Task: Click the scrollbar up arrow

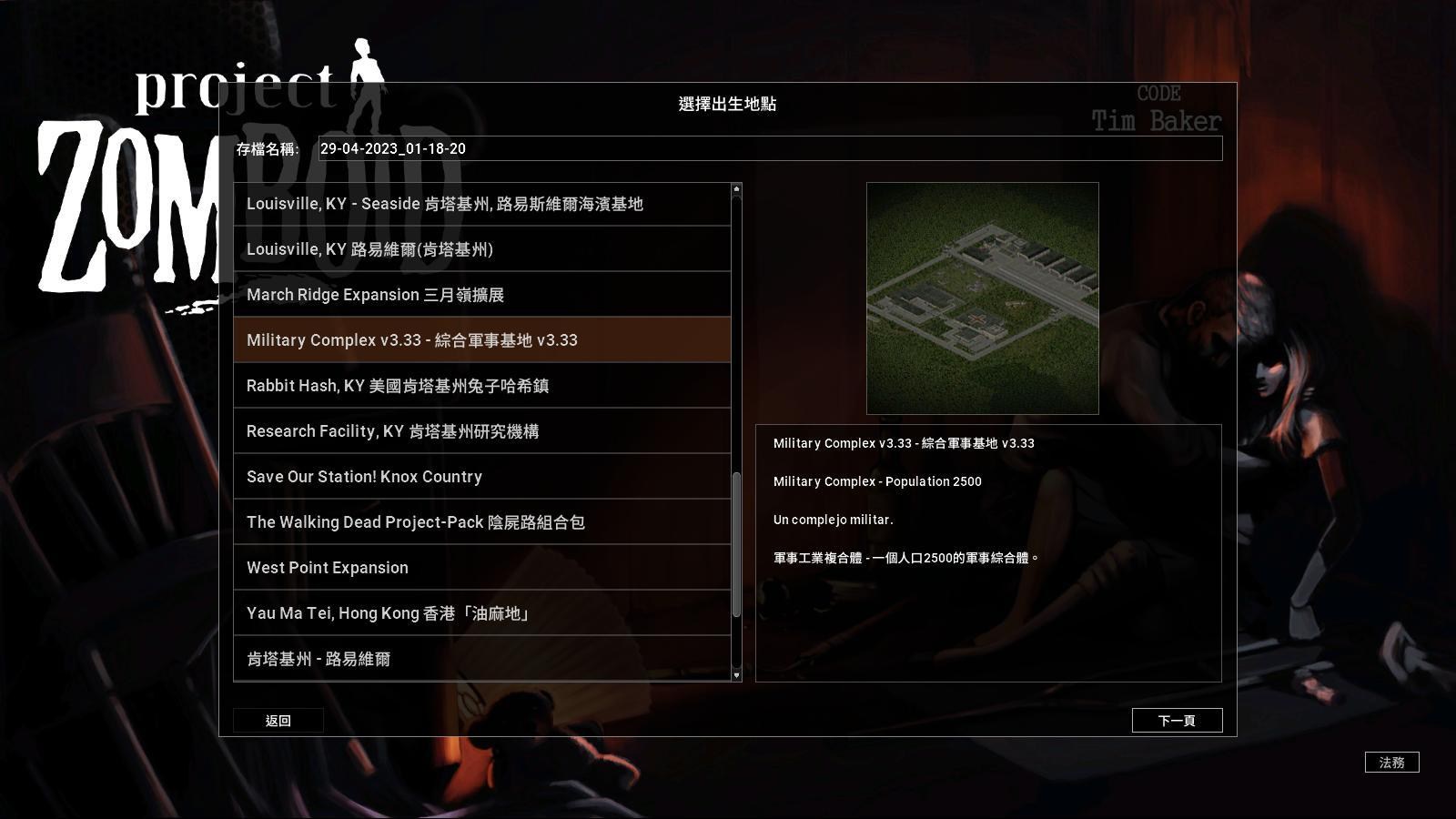Action: tap(735, 188)
